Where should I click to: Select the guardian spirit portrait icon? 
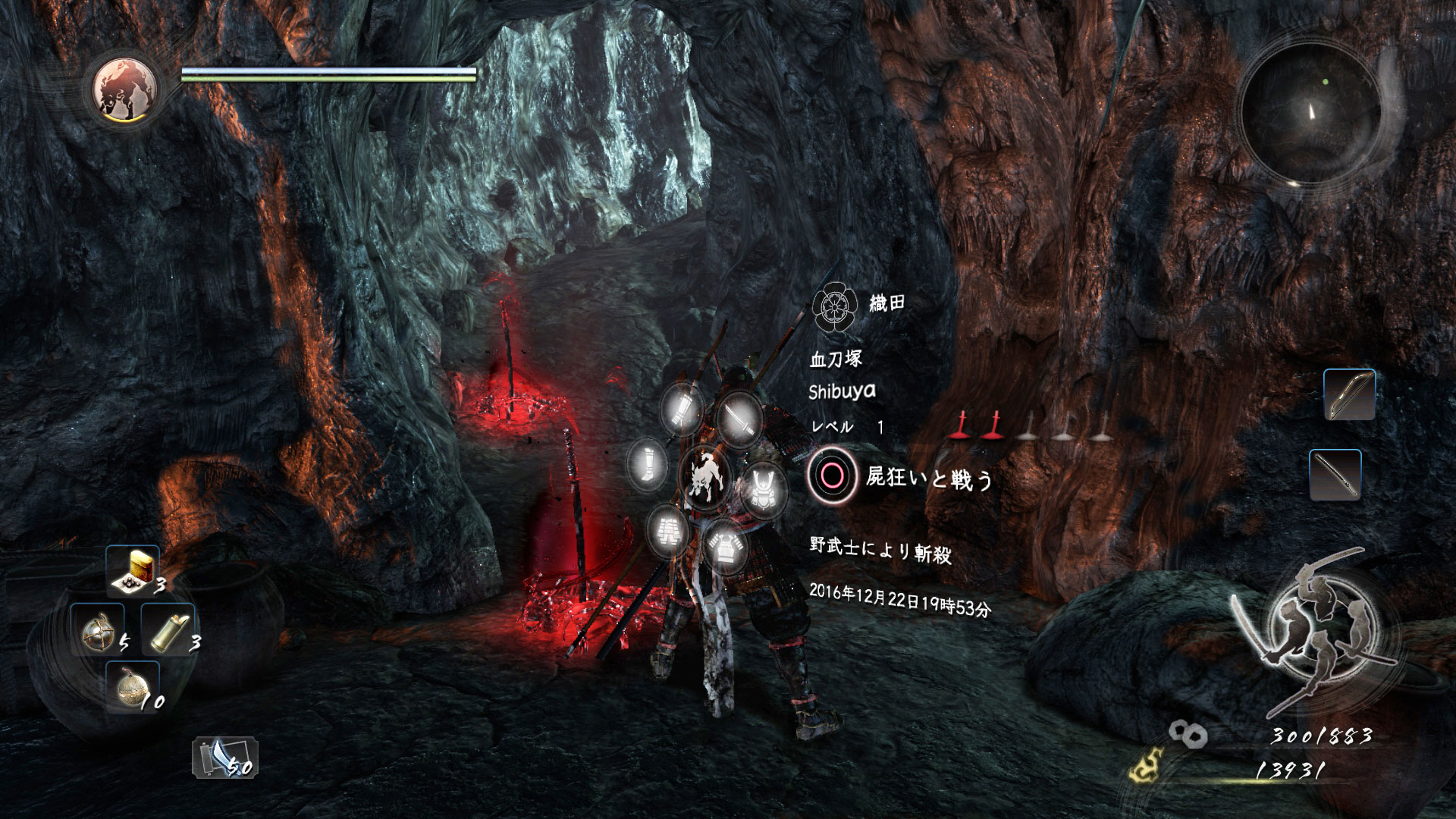tap(125, 90)
